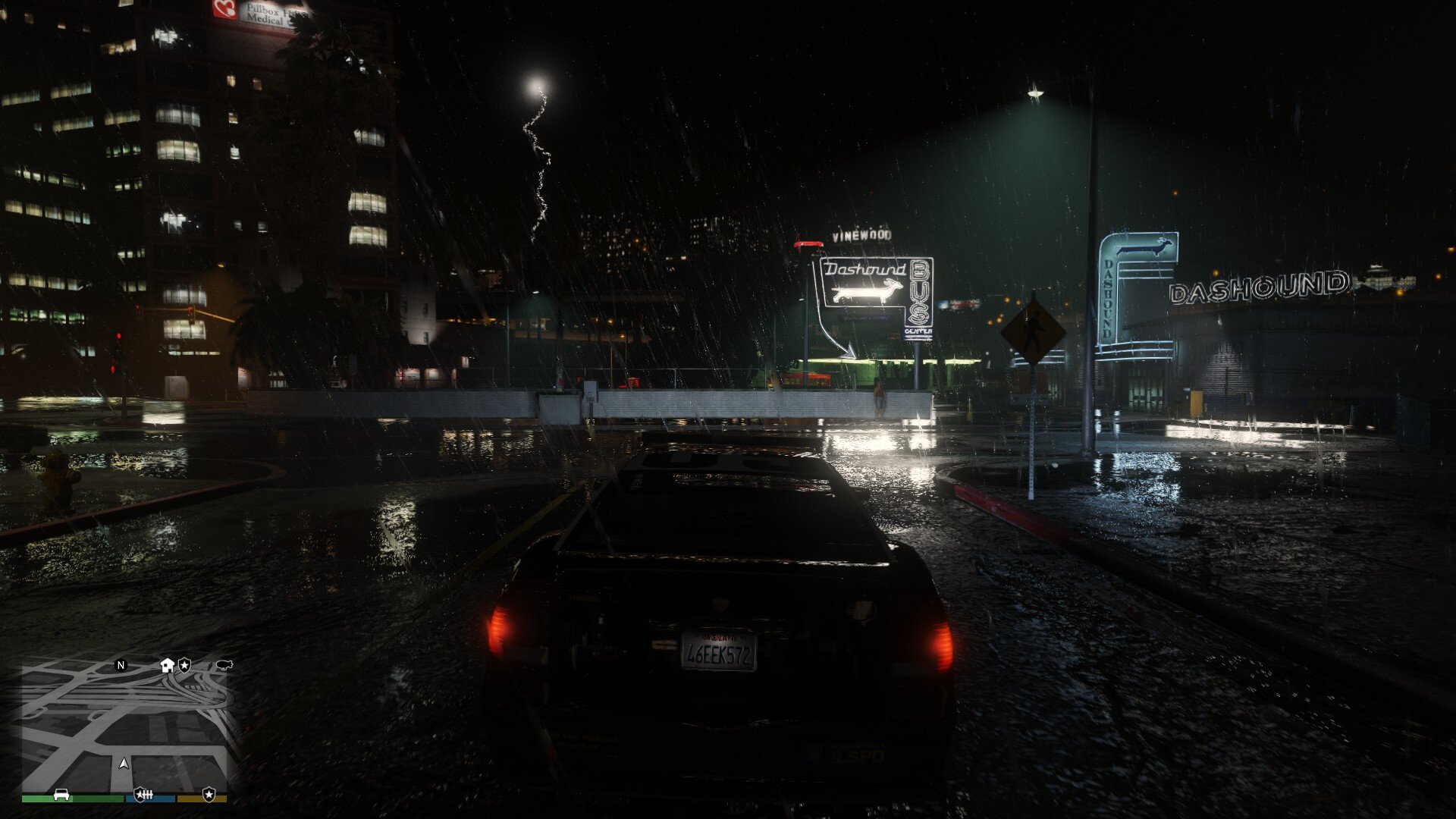Click the north compass marker
This screenshot has height=819, width=1456.
tap(121, 666)
